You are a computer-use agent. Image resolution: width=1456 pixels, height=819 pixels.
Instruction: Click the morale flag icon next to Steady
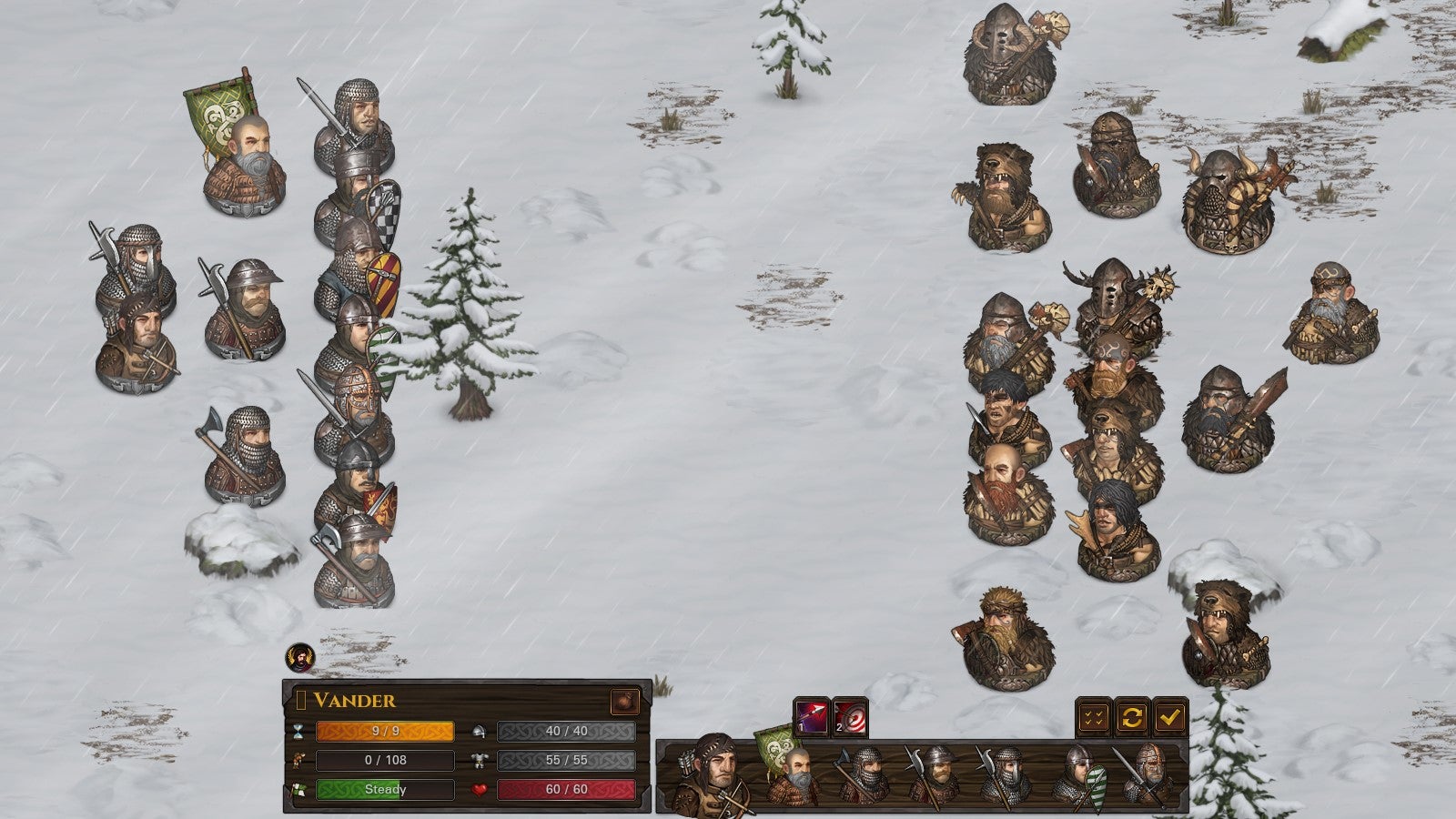click(298, 790)
